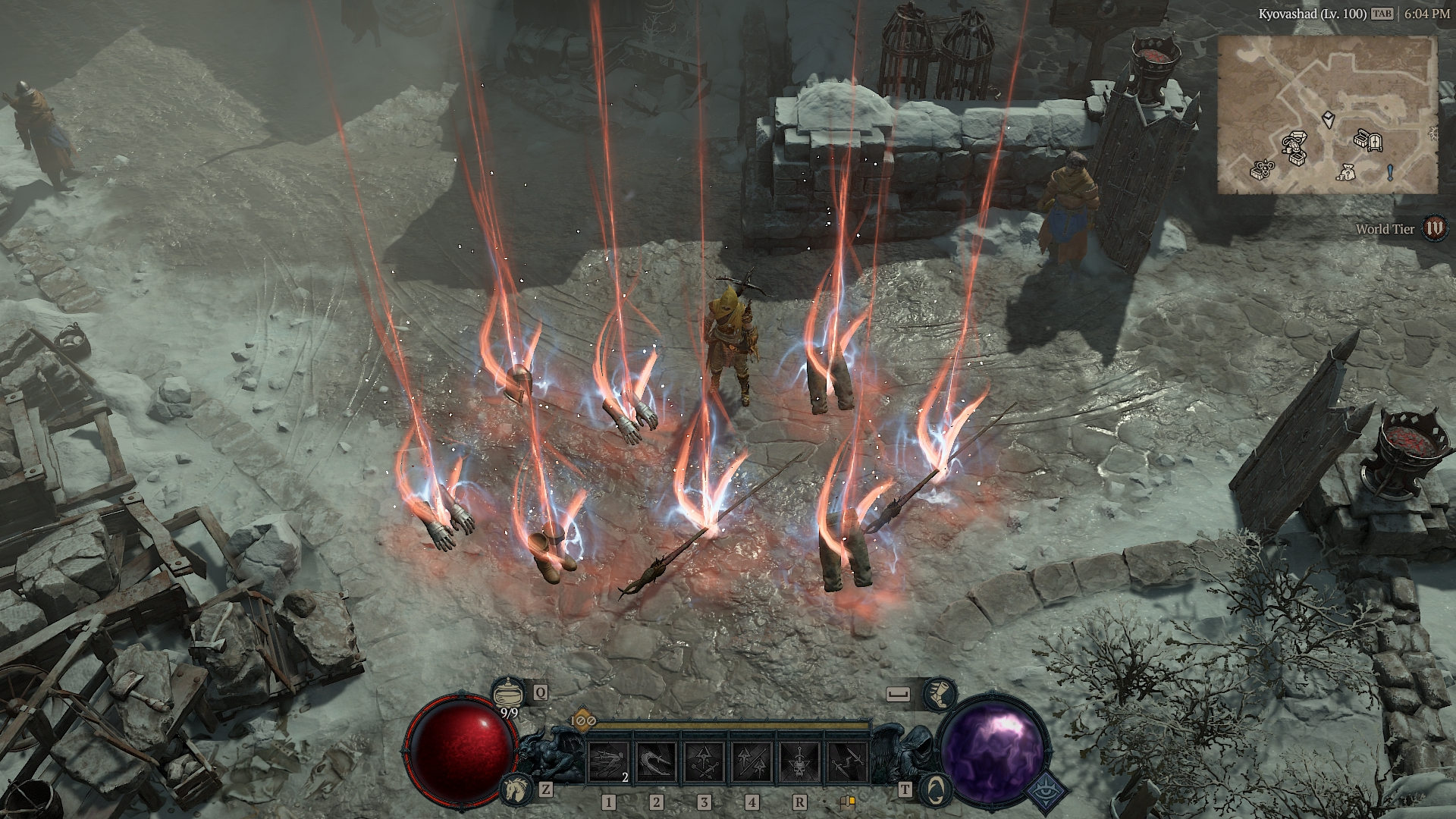Activate the curved blade skill slot
Screen dimensions: 1456x819
(656, 762)
